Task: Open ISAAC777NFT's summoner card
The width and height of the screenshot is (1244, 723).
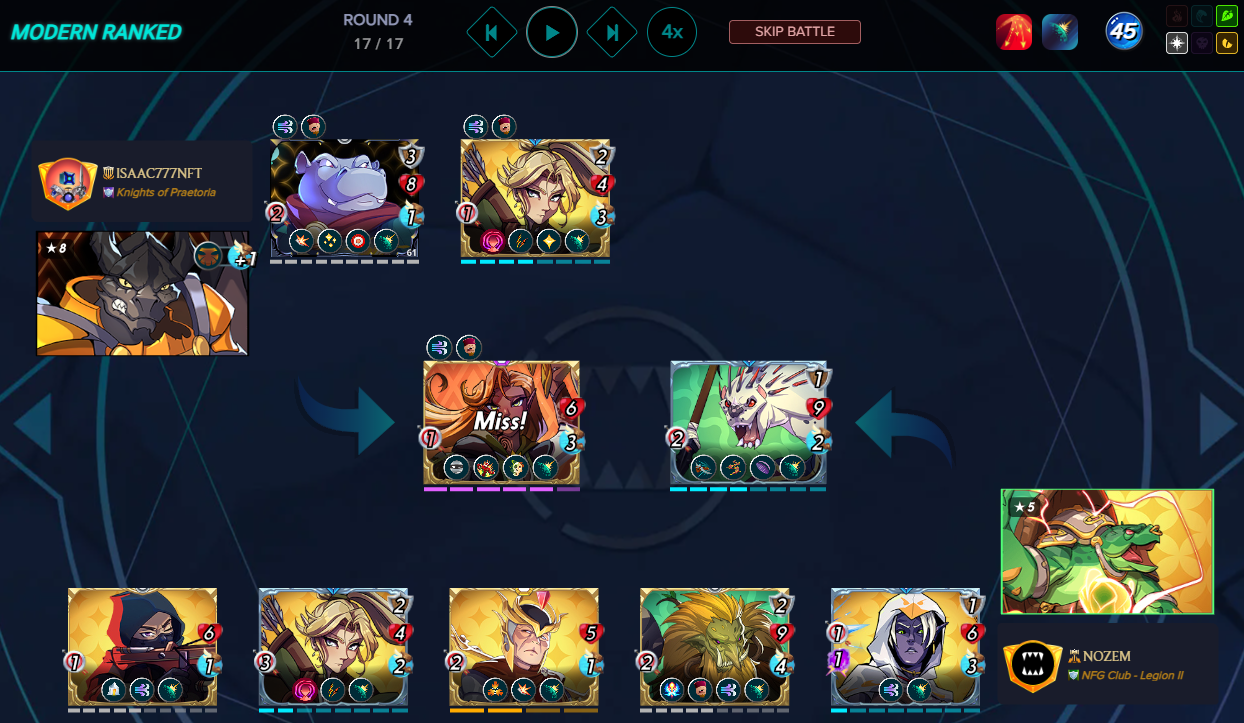Action: coord(142,294)
